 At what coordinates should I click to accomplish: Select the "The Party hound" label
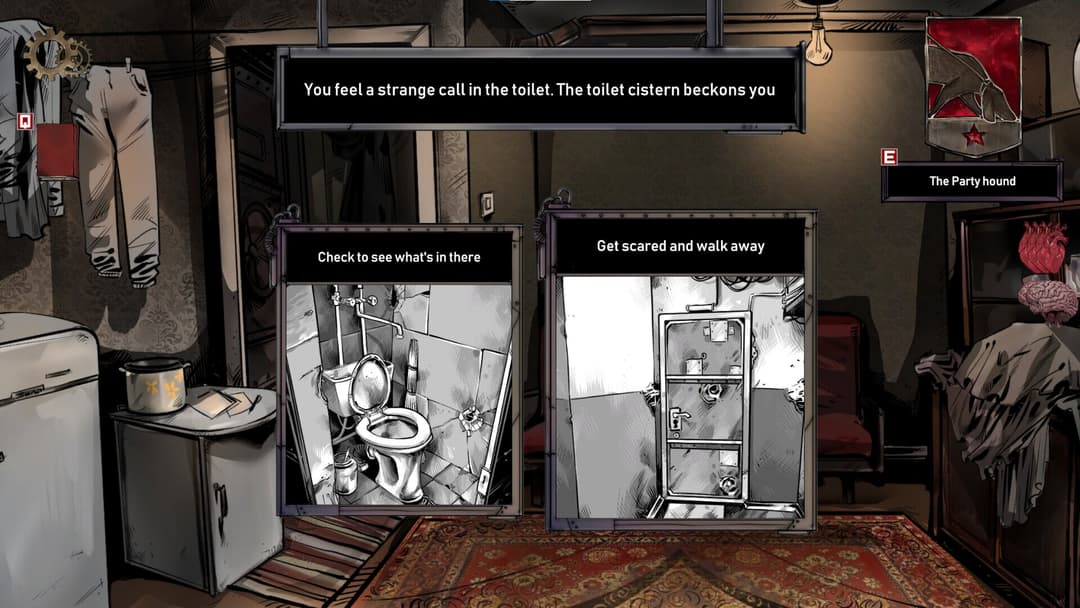pyautogui.click(x=971, y=181)
